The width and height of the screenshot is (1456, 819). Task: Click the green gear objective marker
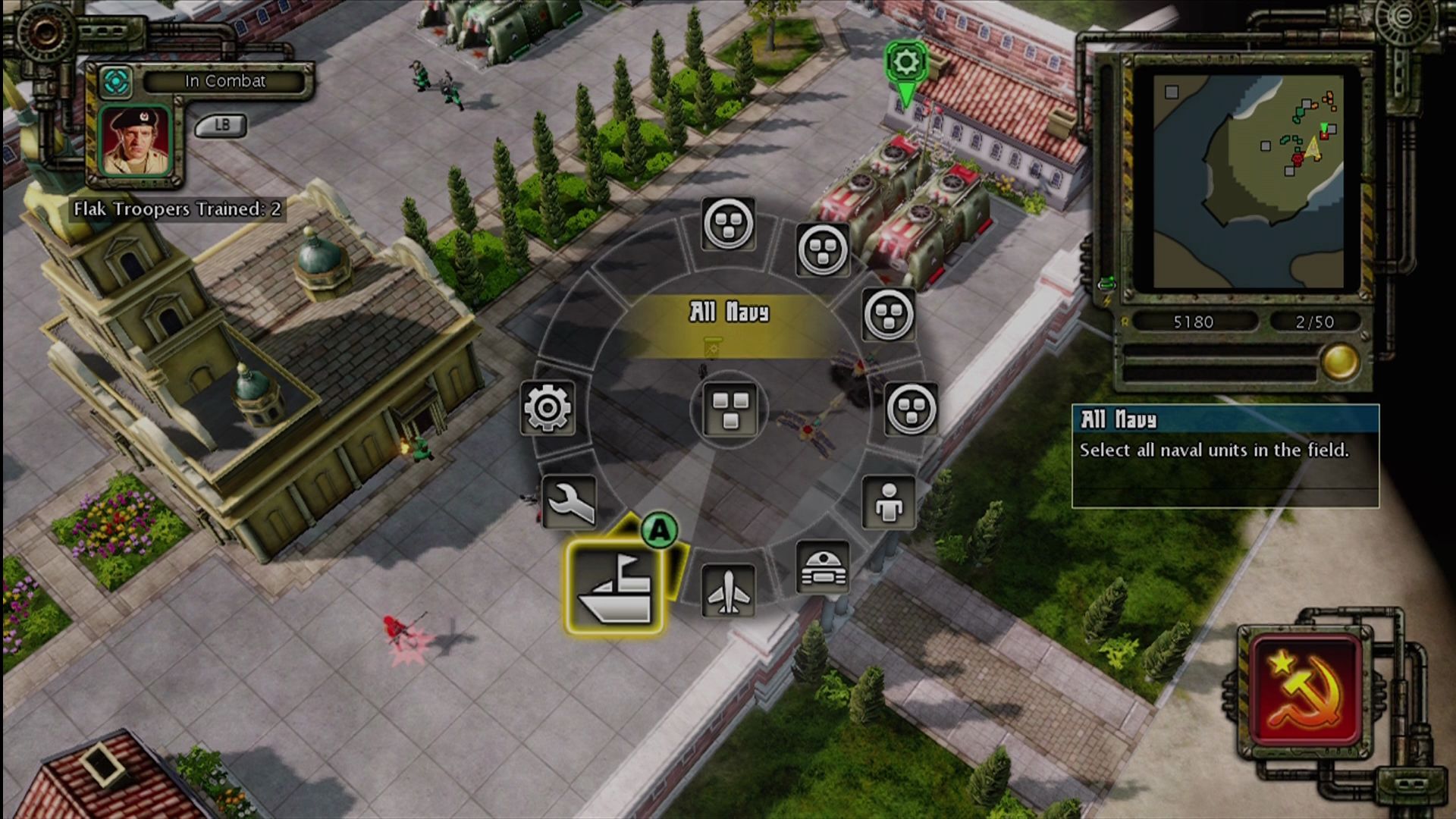click(x=905, y=62)
